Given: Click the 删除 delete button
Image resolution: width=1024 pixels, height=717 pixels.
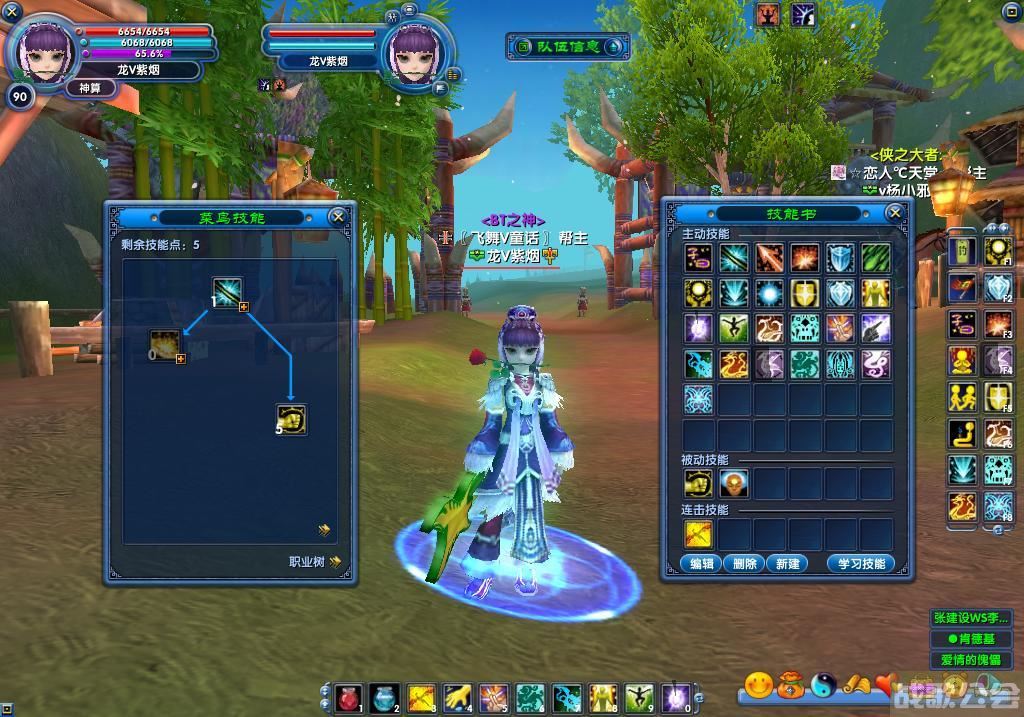Looking at the screenshot, I should (745, 563).
